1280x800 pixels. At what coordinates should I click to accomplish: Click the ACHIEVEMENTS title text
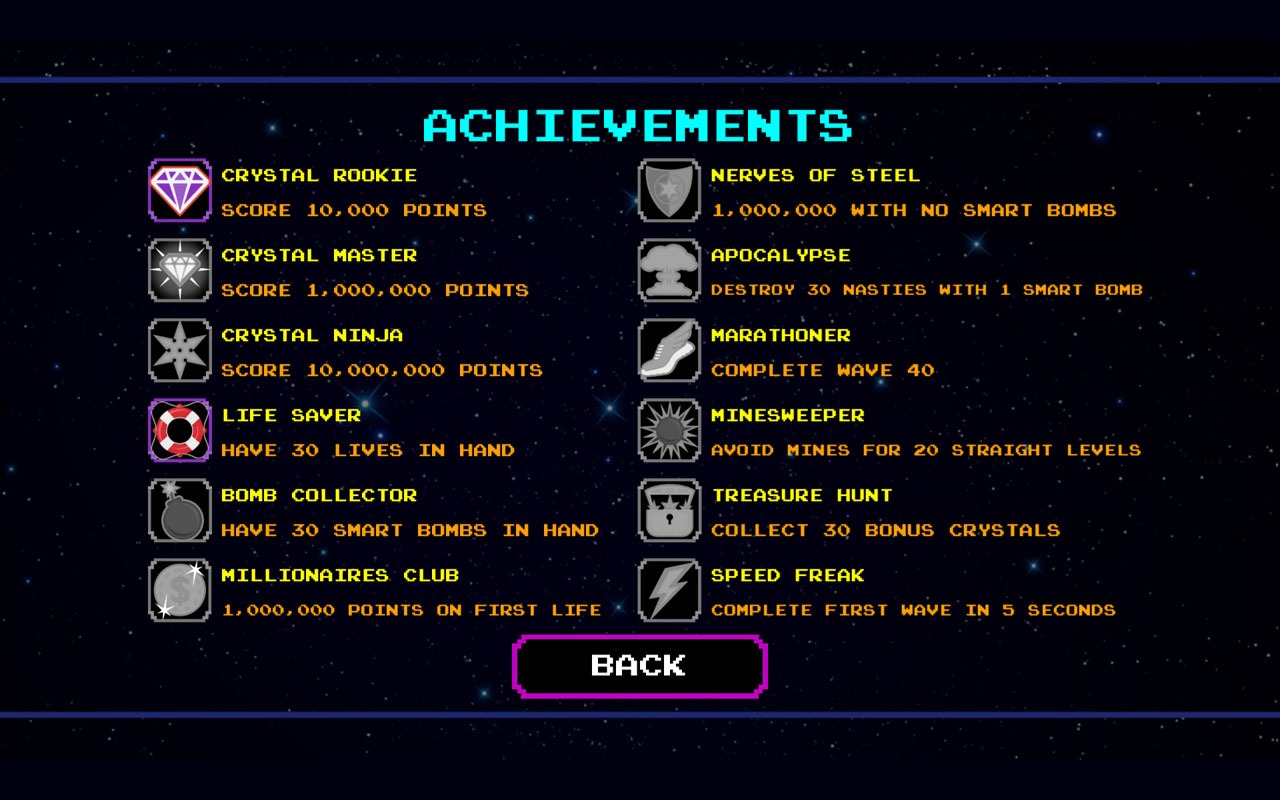639,124
